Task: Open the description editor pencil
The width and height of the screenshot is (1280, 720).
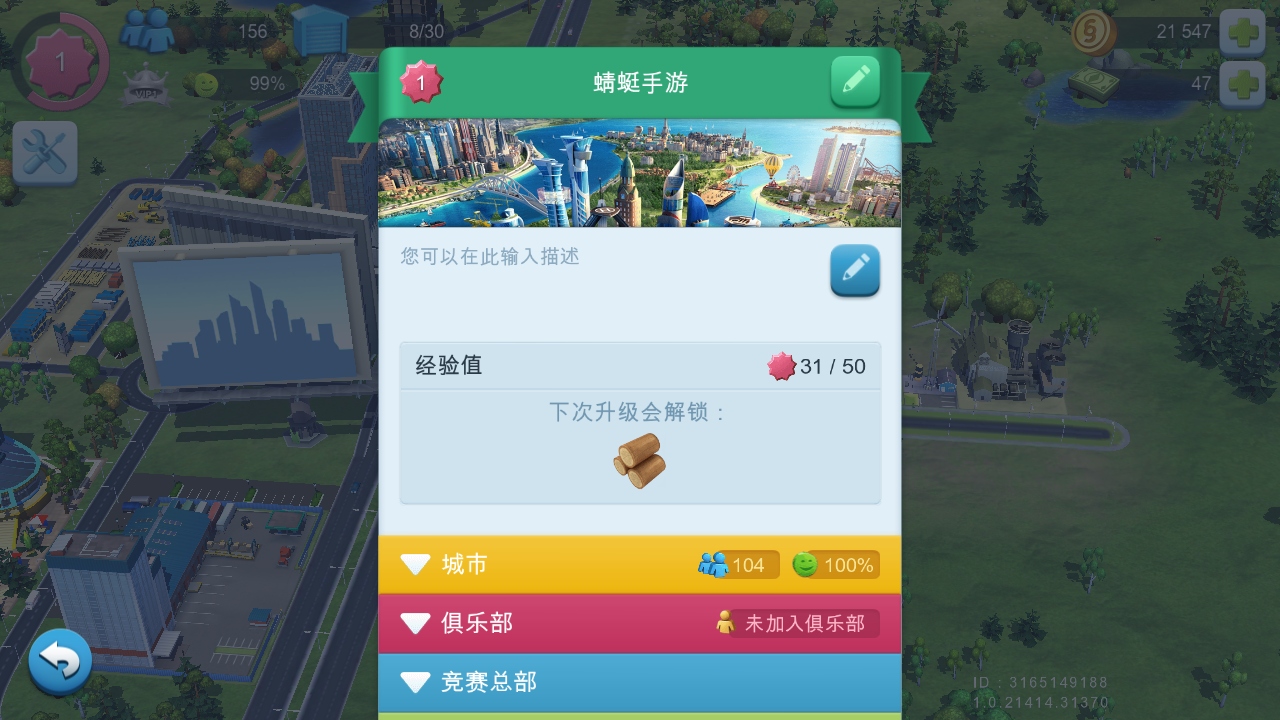Action: coord(855,270)
